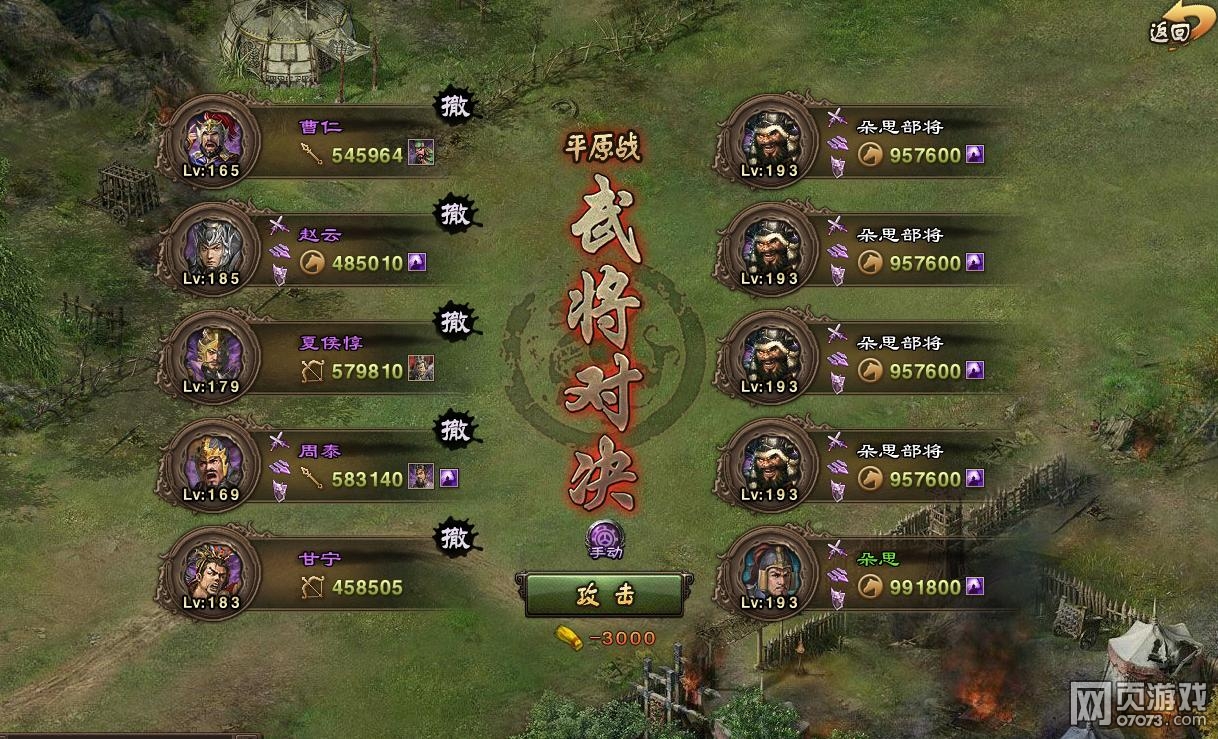This screenshot has width=1218, height=739.
Task: Click the small portrait icon beside 曹仁's troop count
Action: coord(421,154)
